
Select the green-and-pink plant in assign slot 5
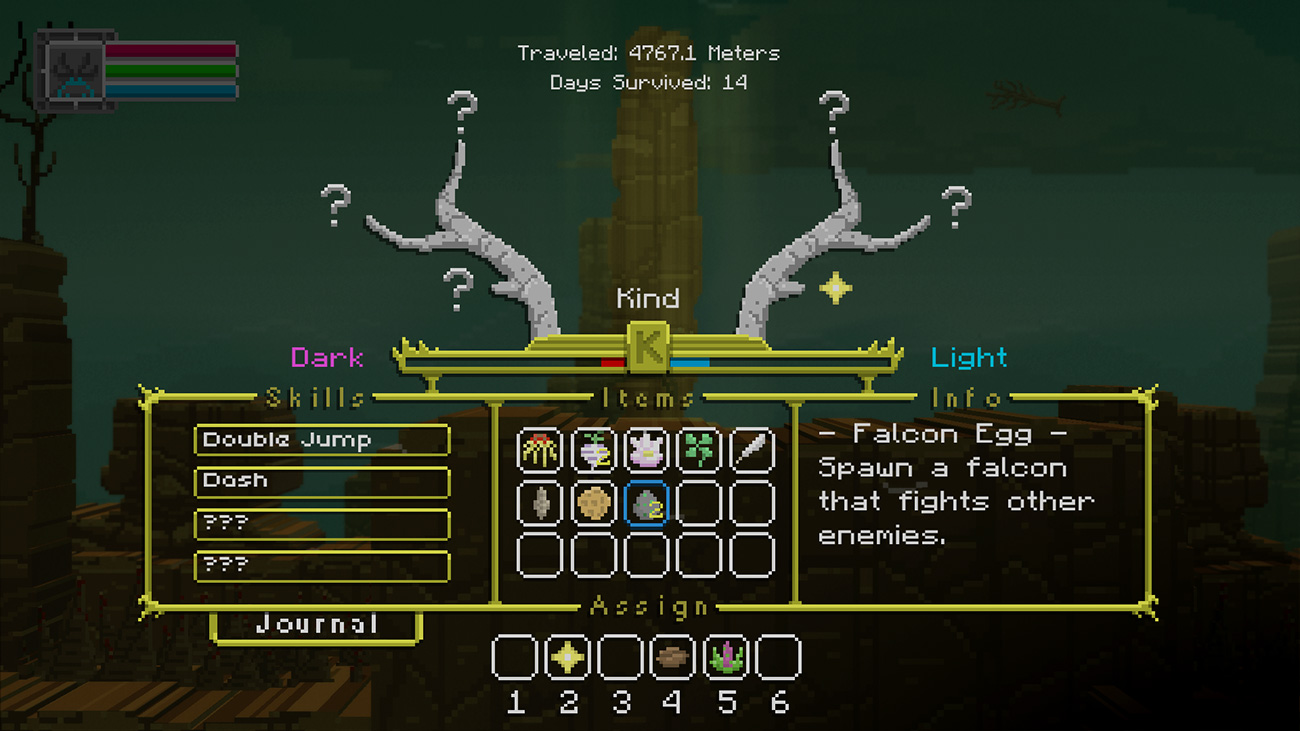click(x=726, y=658)
